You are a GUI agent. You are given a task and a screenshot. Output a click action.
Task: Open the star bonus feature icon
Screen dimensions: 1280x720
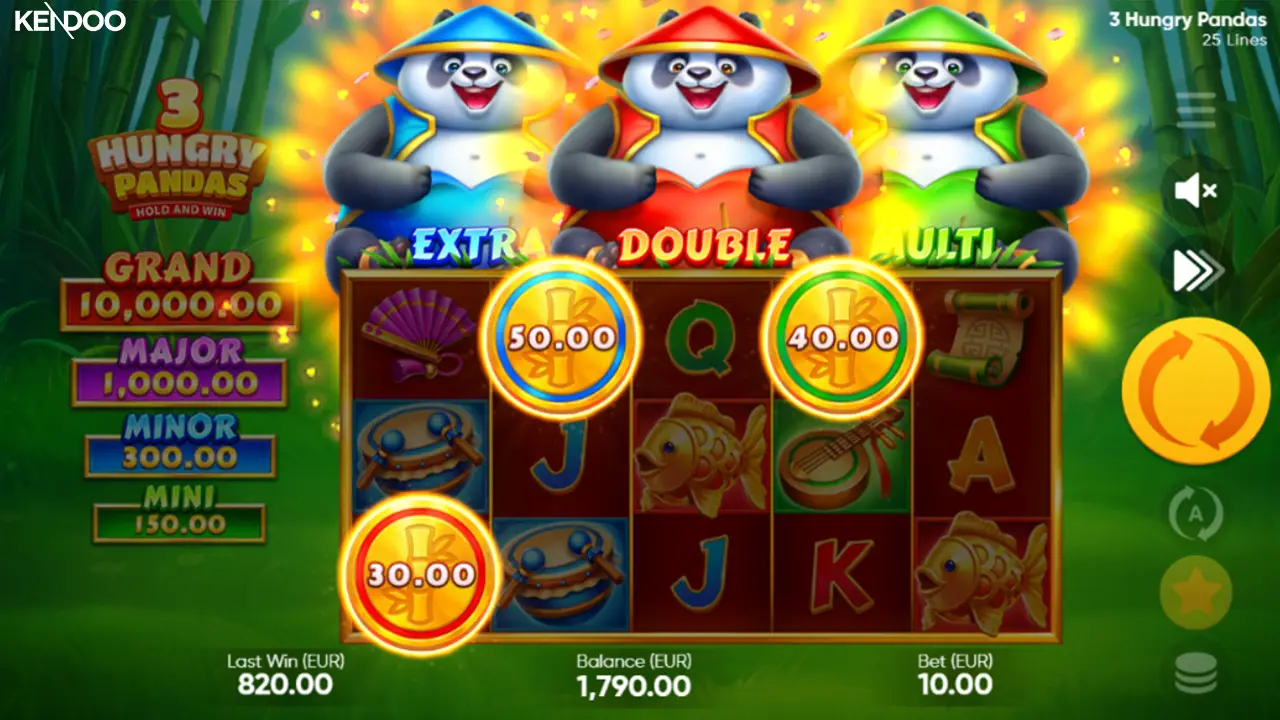pos(1196,591)
